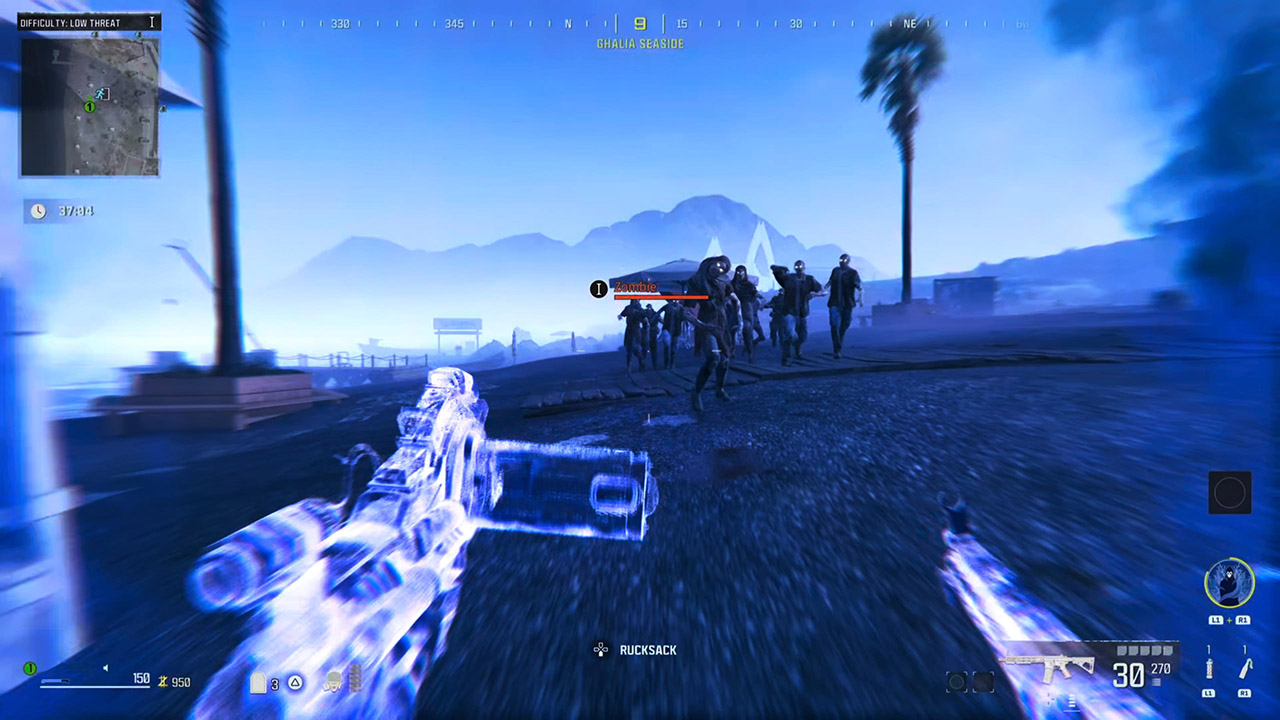The width and height of the screenshot is (1280, 720).
Task: Select the stun grenade tactical icon above L1
Action: [x=1208, y=668]
